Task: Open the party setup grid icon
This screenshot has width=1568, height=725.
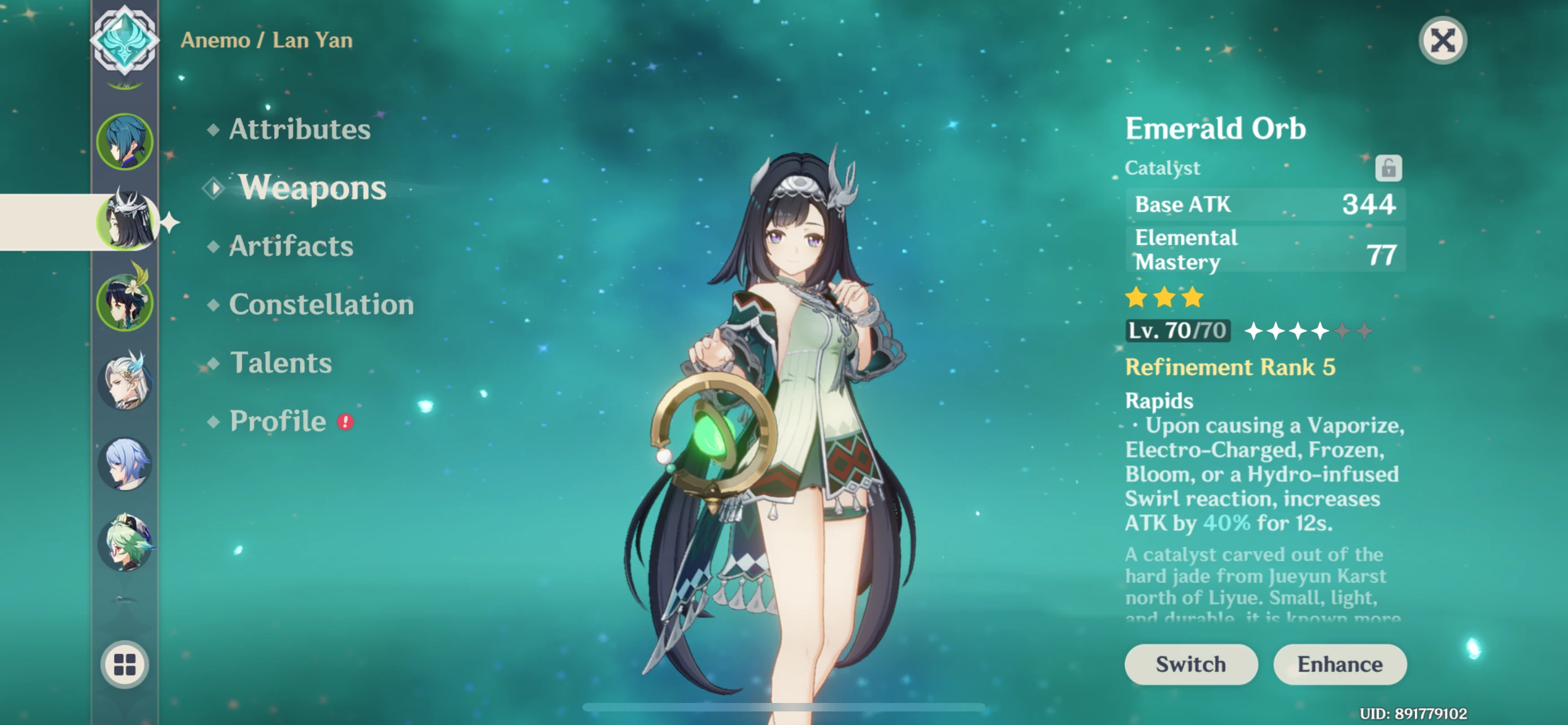Action: [124, 665]
